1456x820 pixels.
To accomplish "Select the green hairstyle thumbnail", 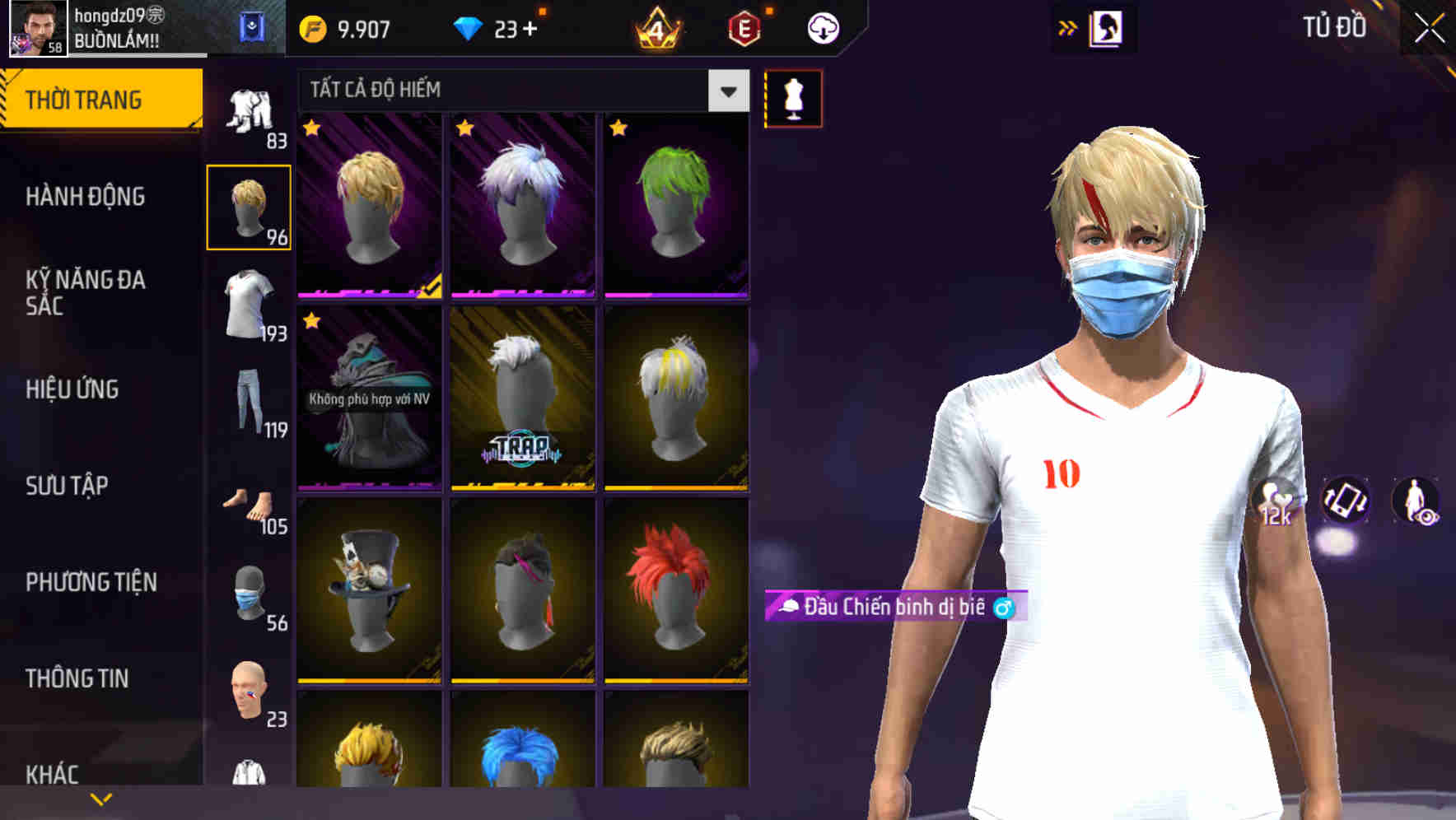I will tap(675, 204).
